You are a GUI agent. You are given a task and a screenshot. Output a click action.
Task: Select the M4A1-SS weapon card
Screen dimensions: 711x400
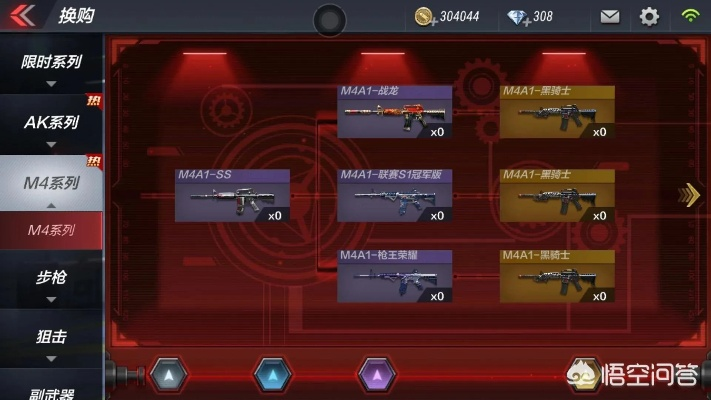[232, 195]
